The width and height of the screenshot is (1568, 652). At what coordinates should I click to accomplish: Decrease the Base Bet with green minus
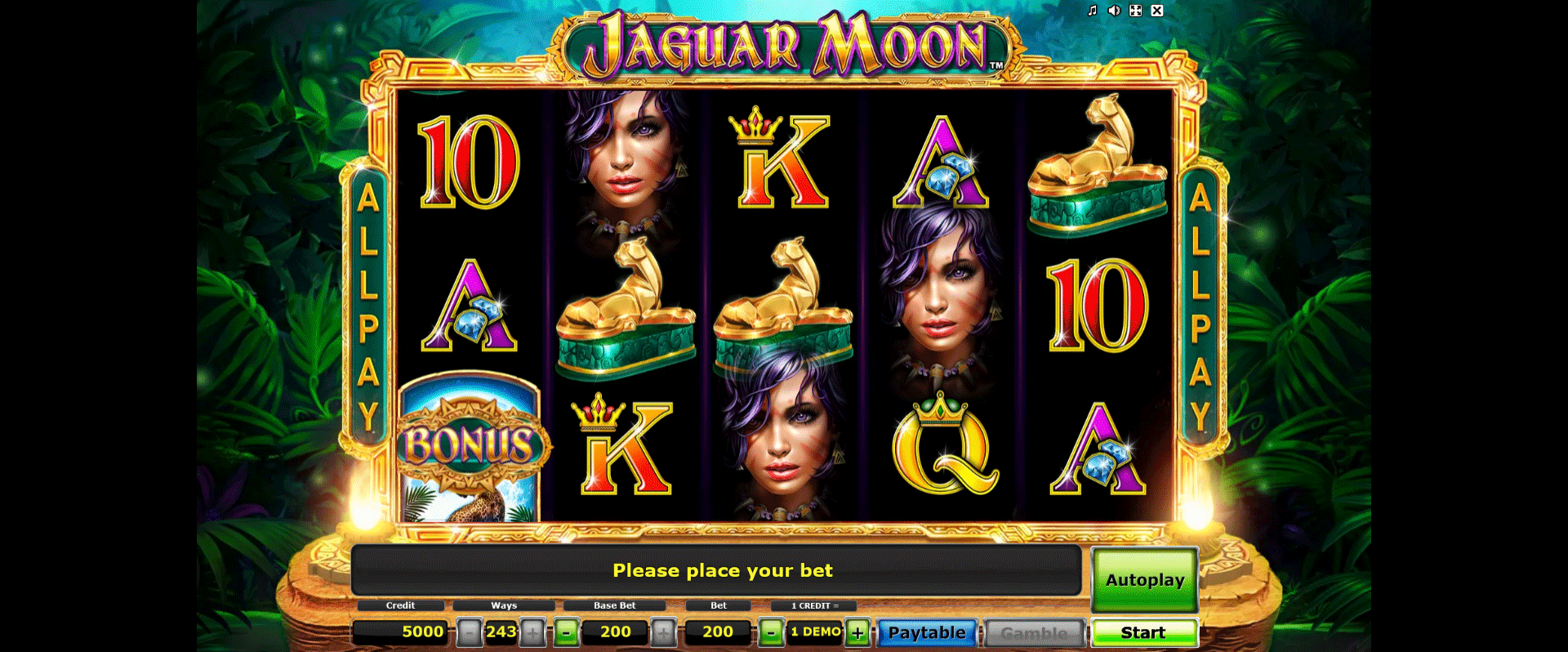[x=567, y=632]
